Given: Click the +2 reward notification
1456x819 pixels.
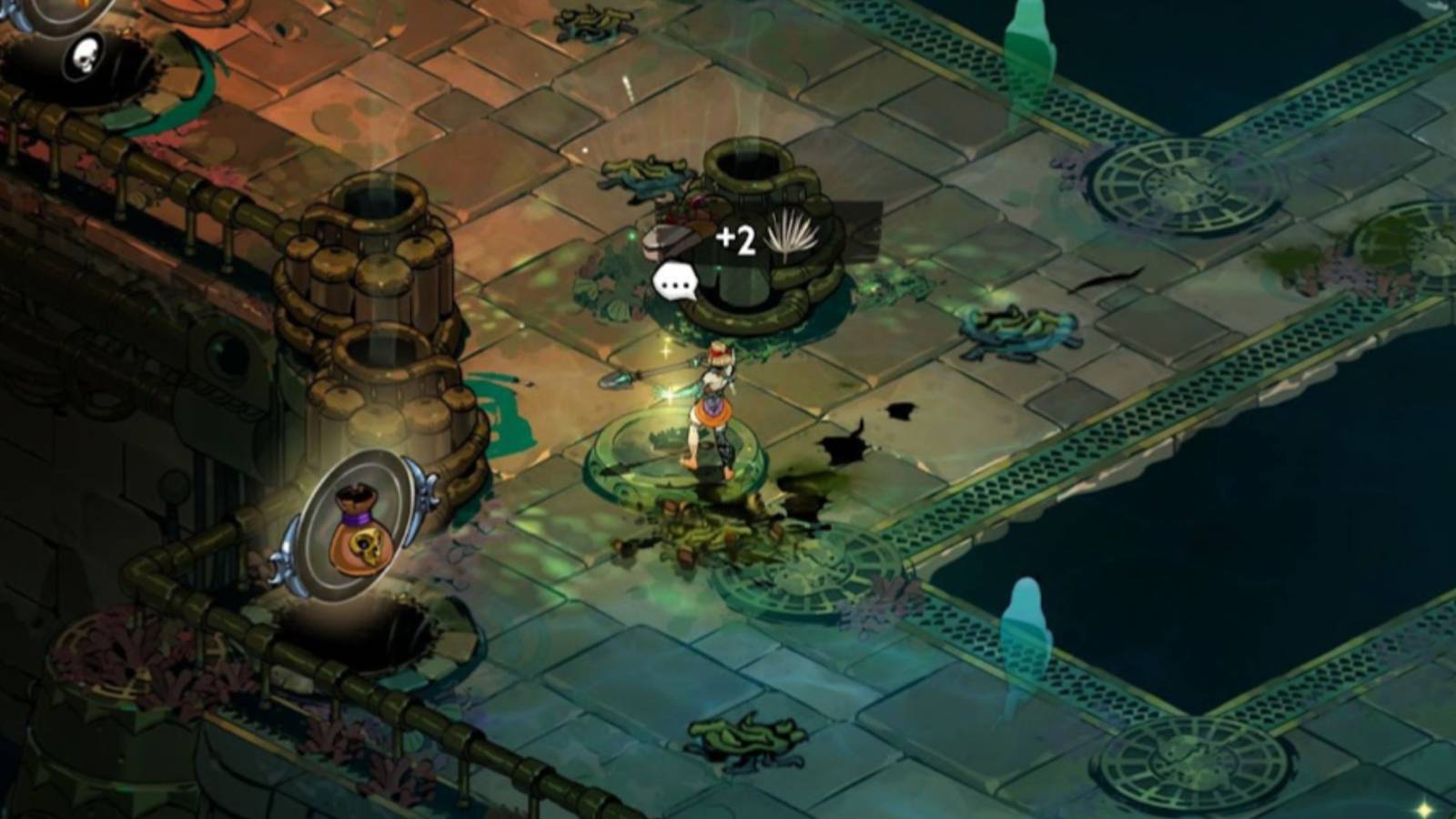Looking at the screenshot, I should click(737, 238).
